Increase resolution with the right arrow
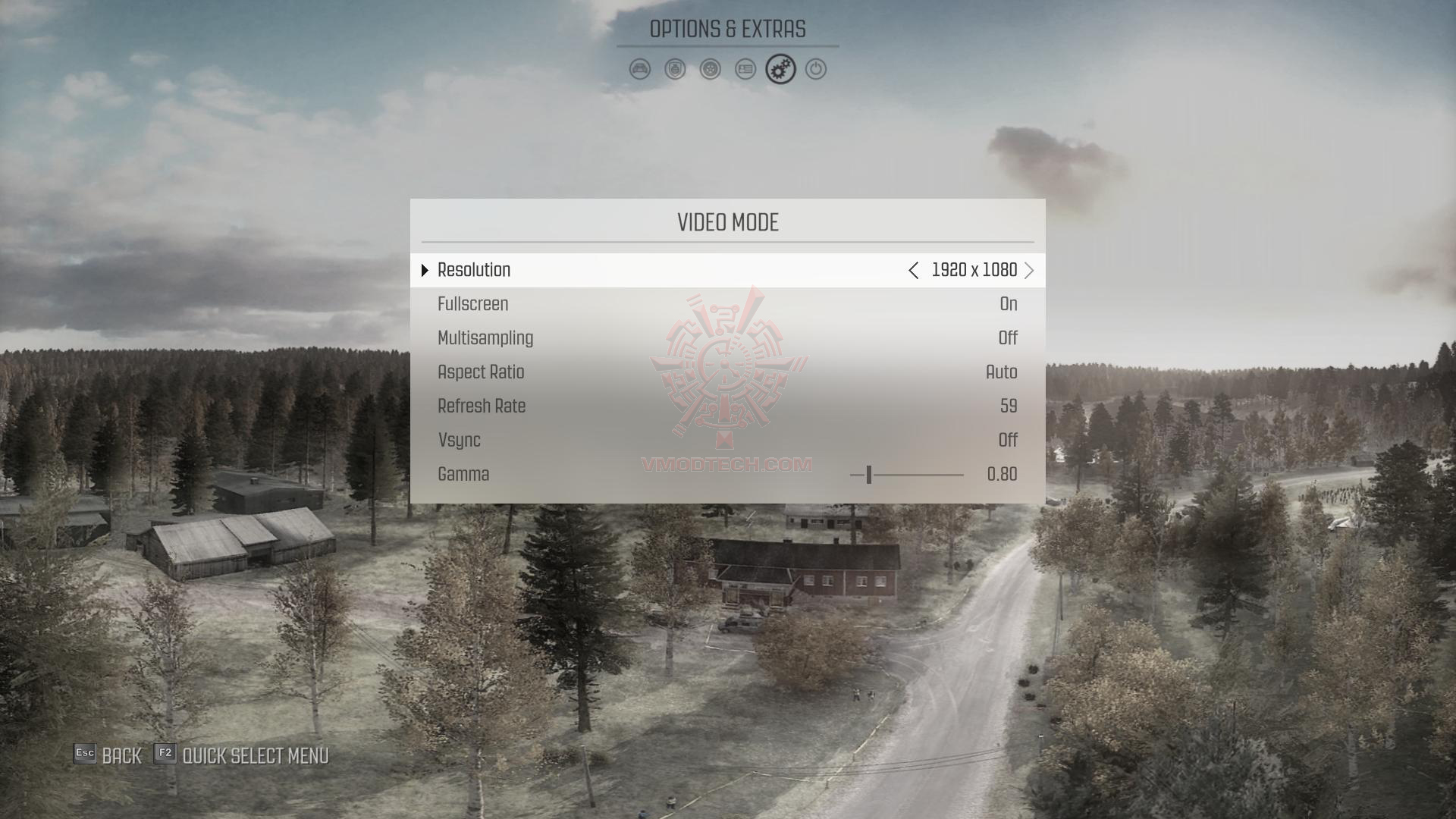1456x819 pixels. click(x=1029, y=271)
